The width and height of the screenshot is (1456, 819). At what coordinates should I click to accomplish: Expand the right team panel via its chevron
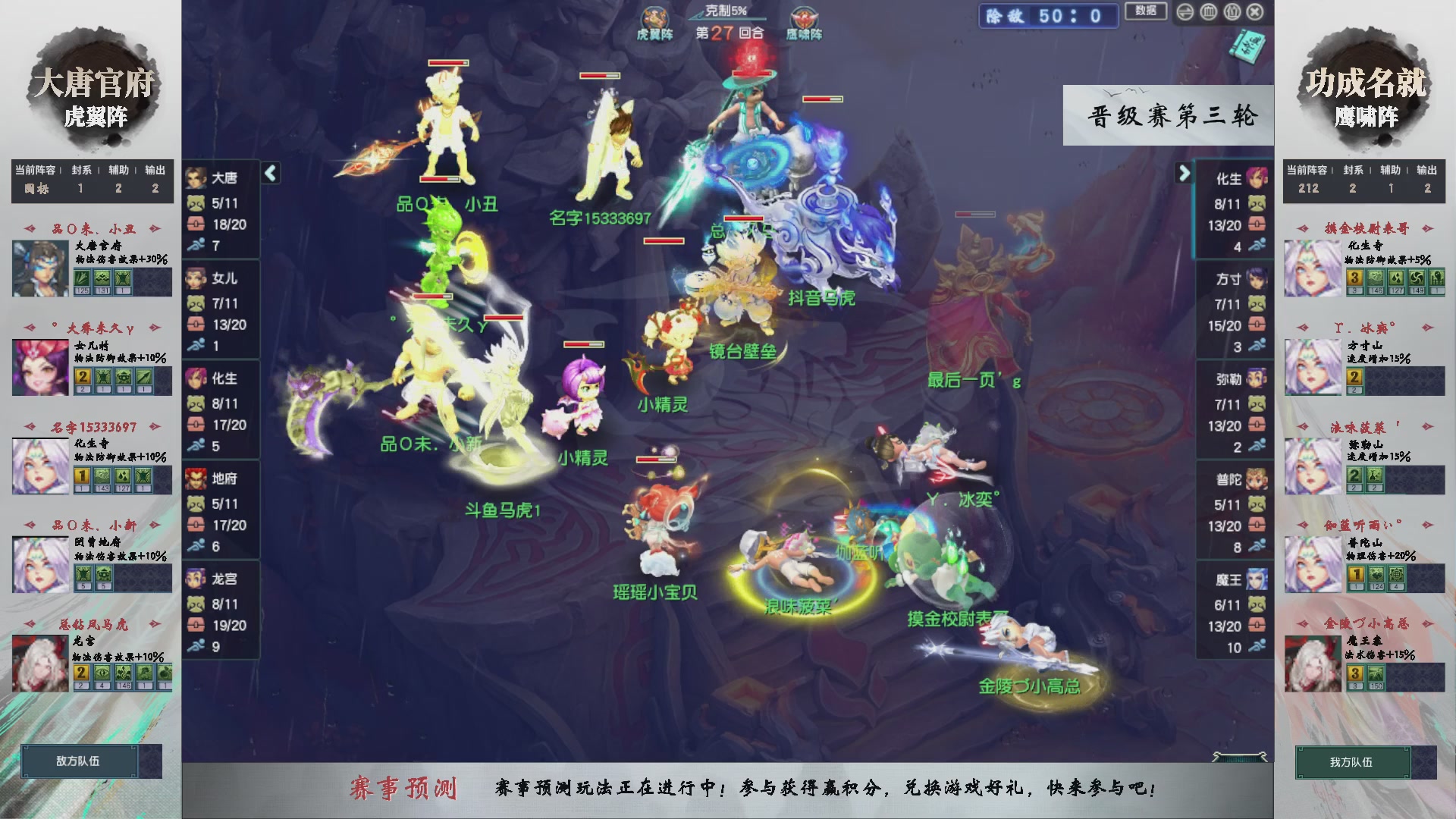coord(1185,173)
